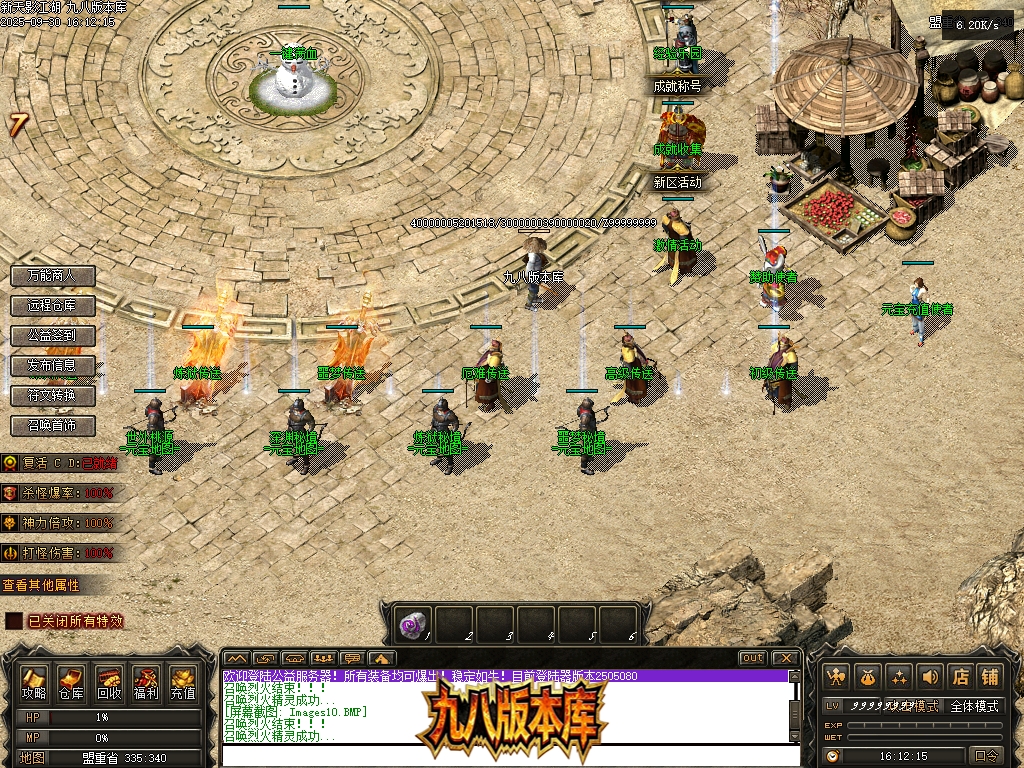Open the 回收 recycle icon
The image size is (1024, 768).
(108, 682)
